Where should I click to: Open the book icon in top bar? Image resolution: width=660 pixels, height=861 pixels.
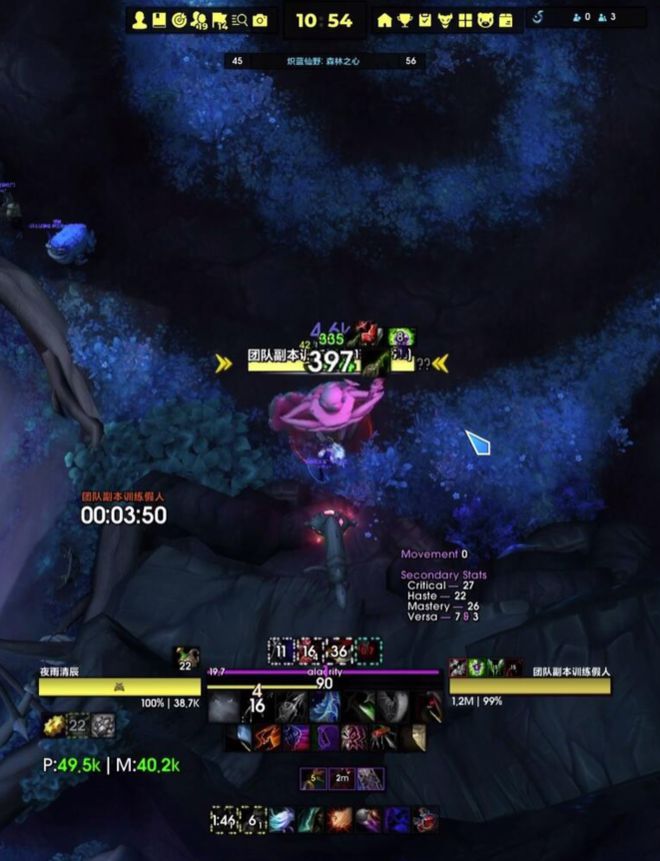point(159,20)
